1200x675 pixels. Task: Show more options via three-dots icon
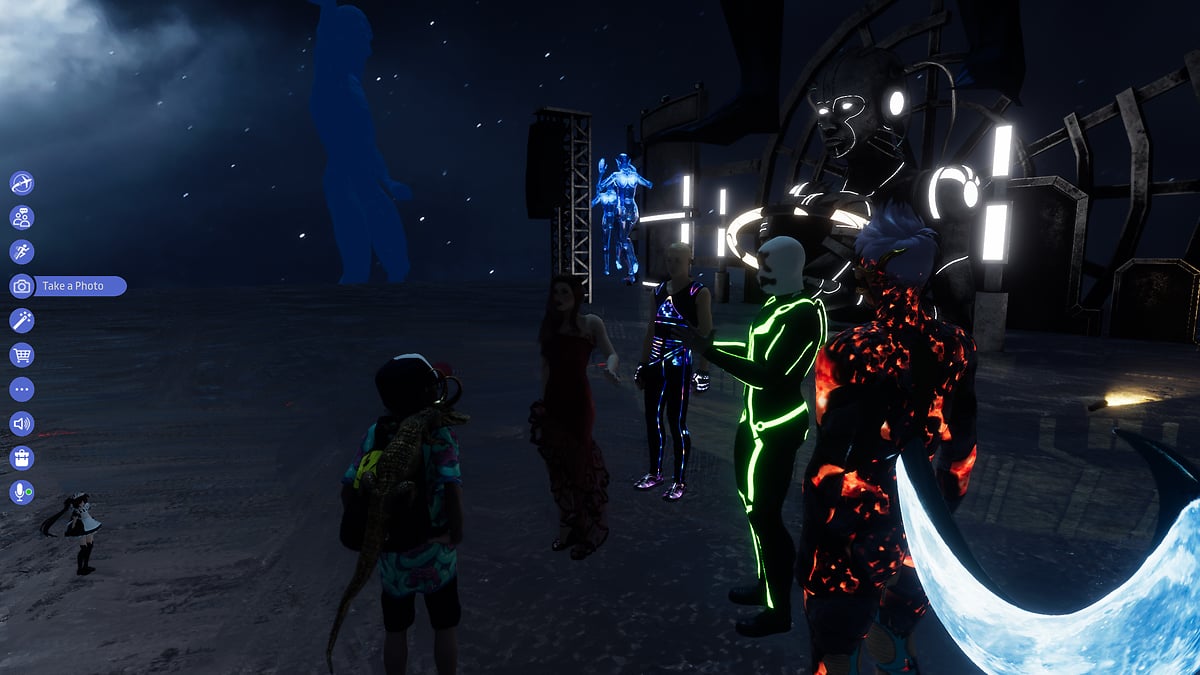(22, 389)
